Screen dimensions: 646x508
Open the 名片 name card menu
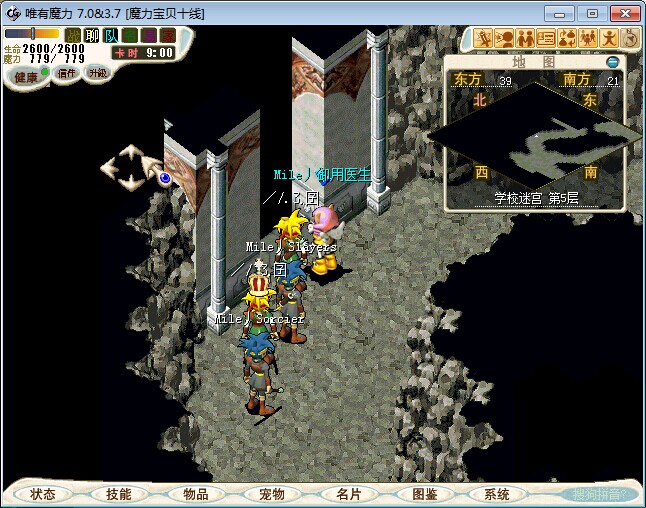coord(348,494)
